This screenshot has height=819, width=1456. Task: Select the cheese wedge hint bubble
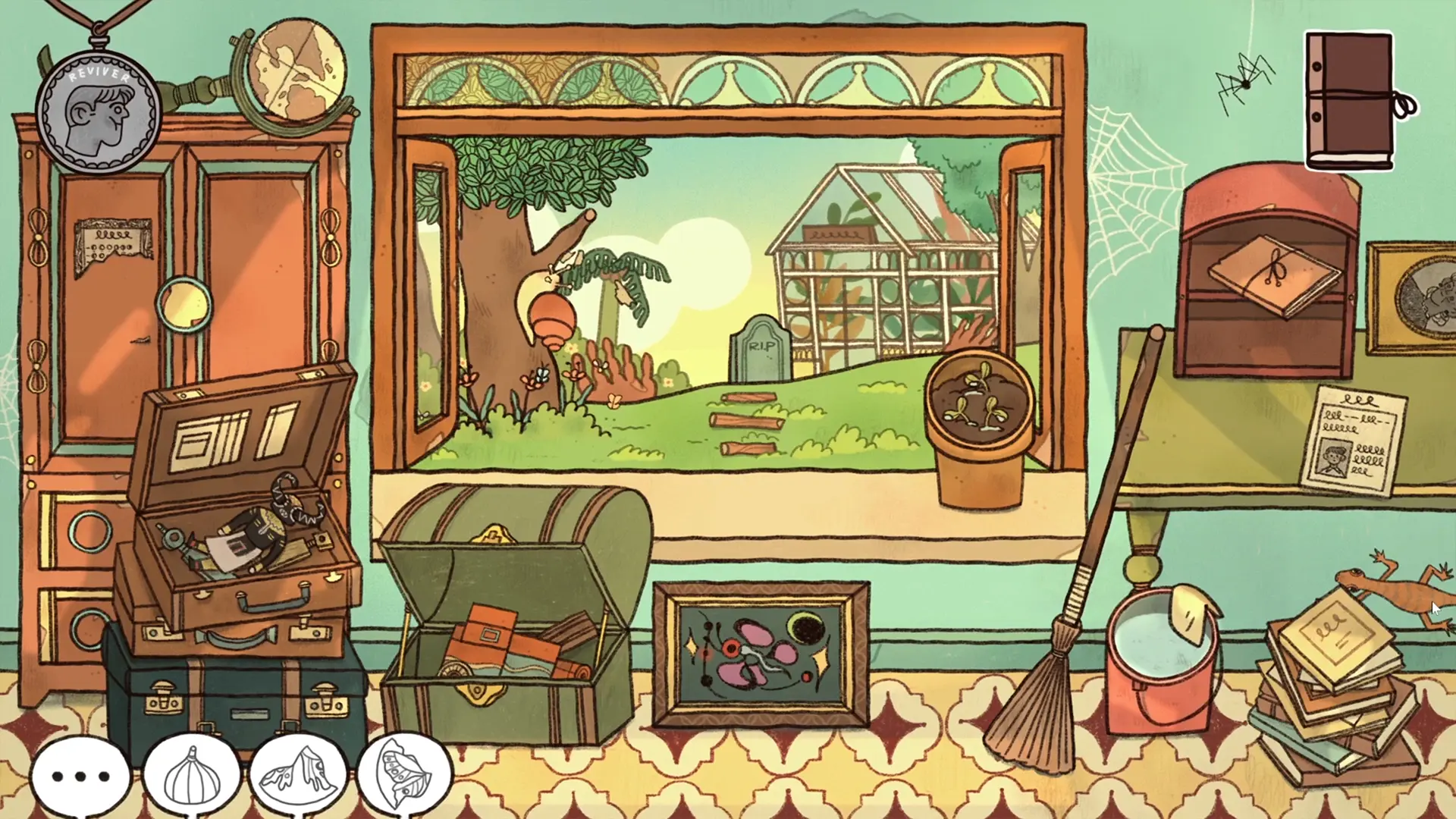[298, 776]
